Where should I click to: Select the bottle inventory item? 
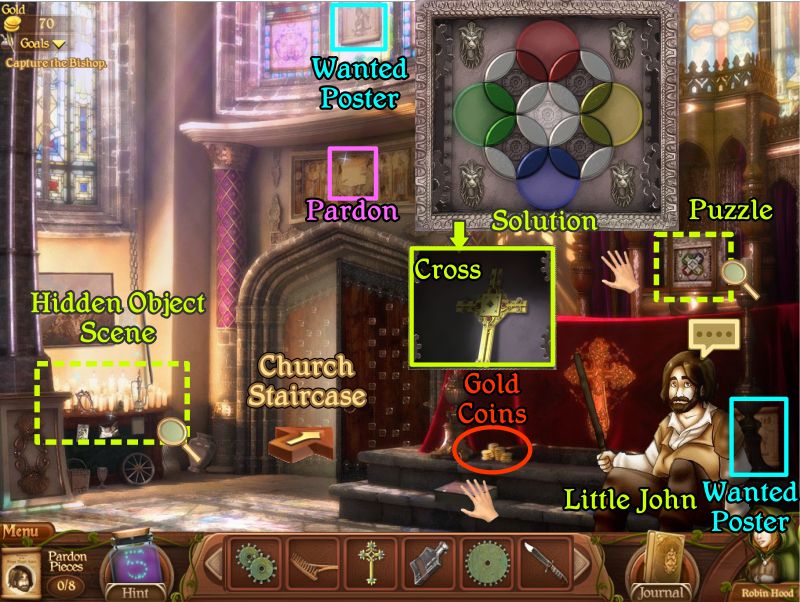click(430, 565)
